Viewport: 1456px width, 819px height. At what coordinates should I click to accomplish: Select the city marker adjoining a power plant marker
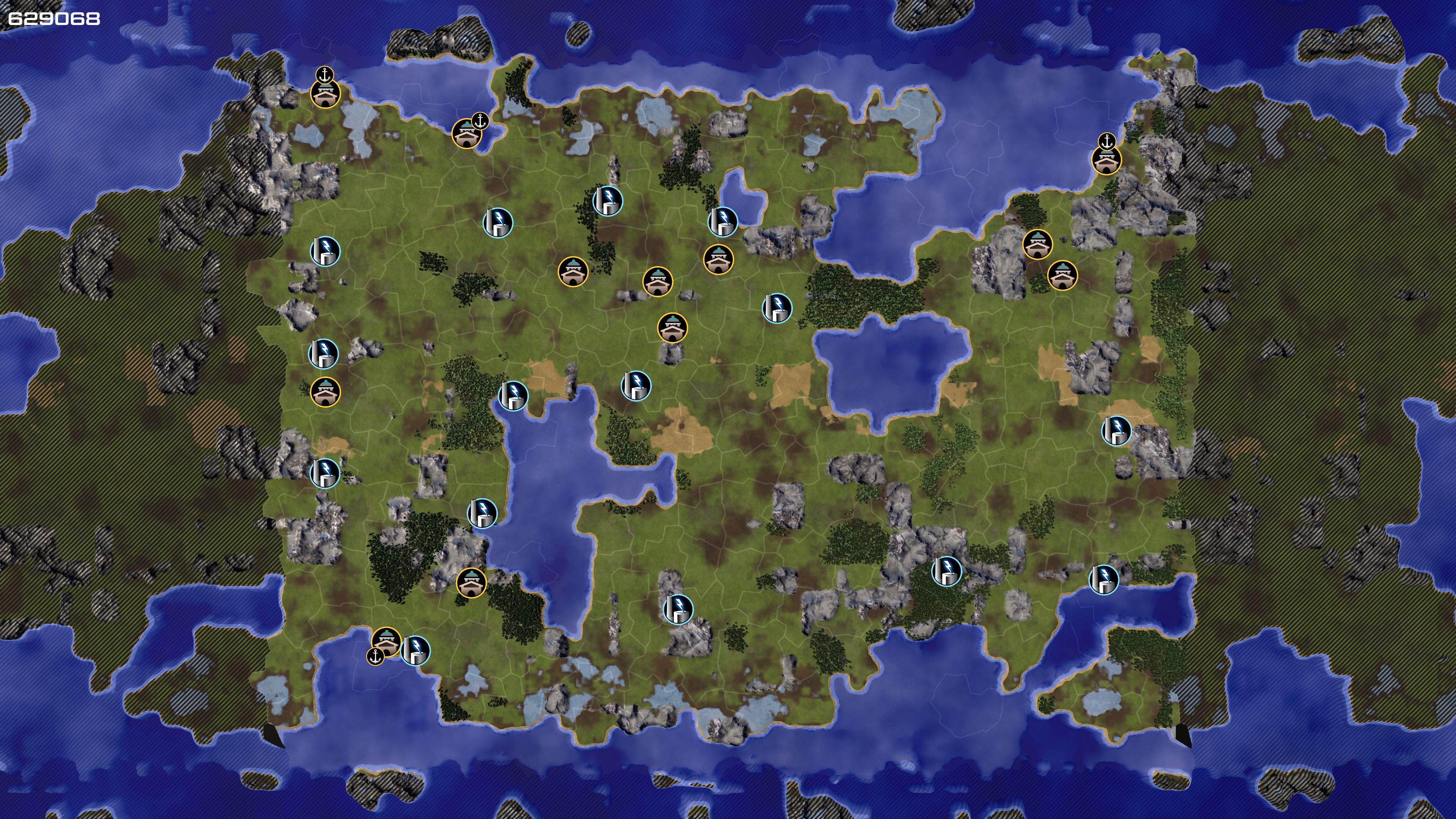(x=387, y=642)
